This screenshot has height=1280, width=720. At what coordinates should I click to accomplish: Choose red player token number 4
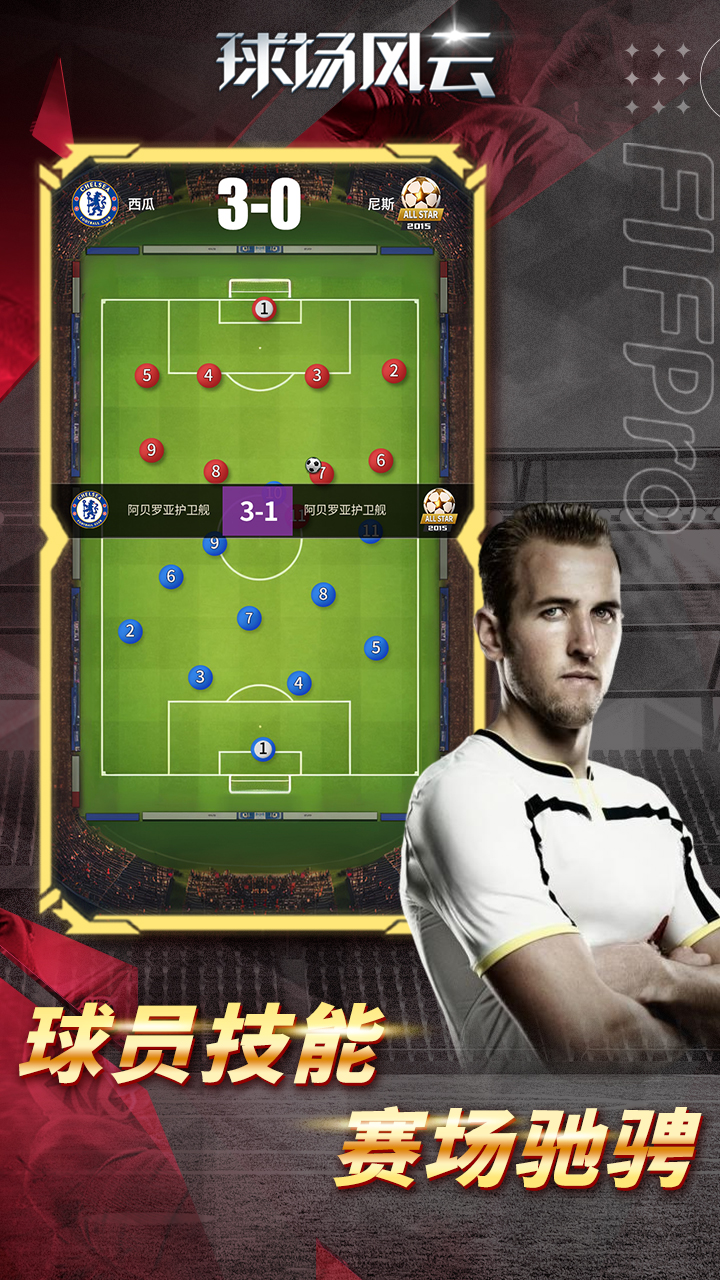point(208,376)
